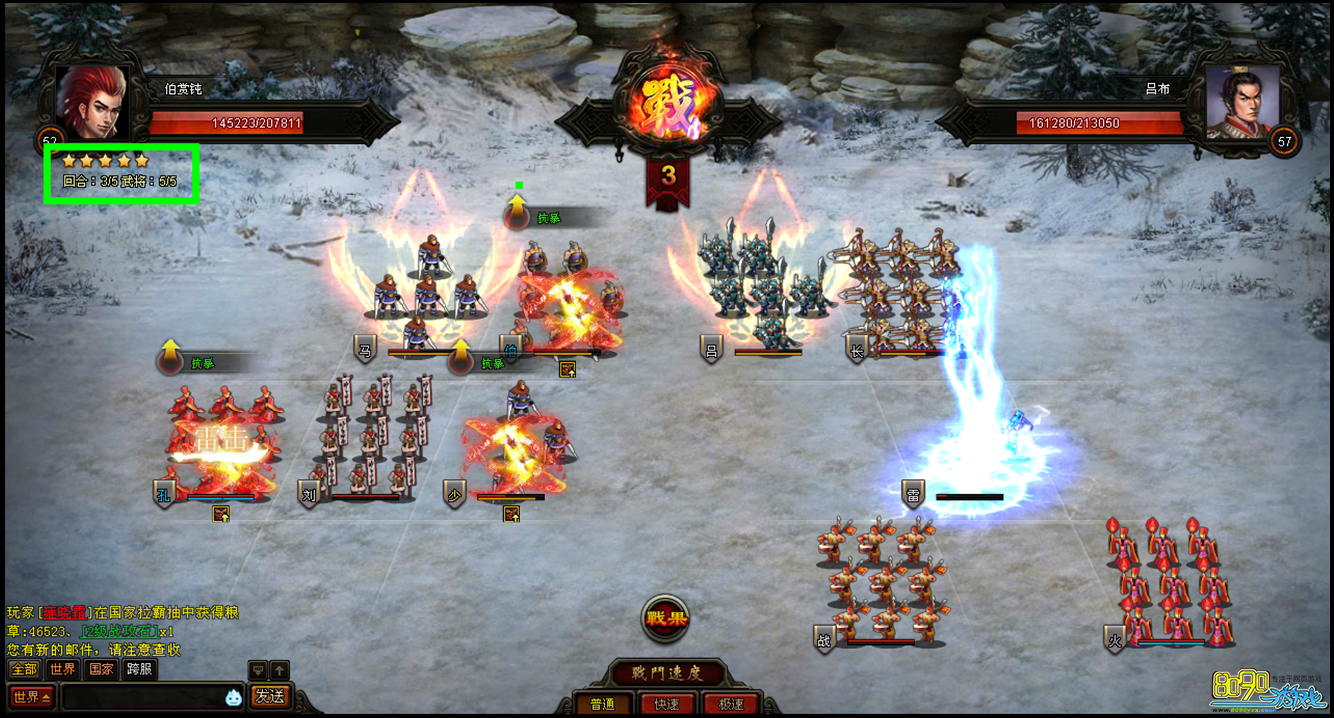The height and width of the screenshot is (718, 1334).
Task: Send the chat message with 发送
Action: [x=270, y=696]
